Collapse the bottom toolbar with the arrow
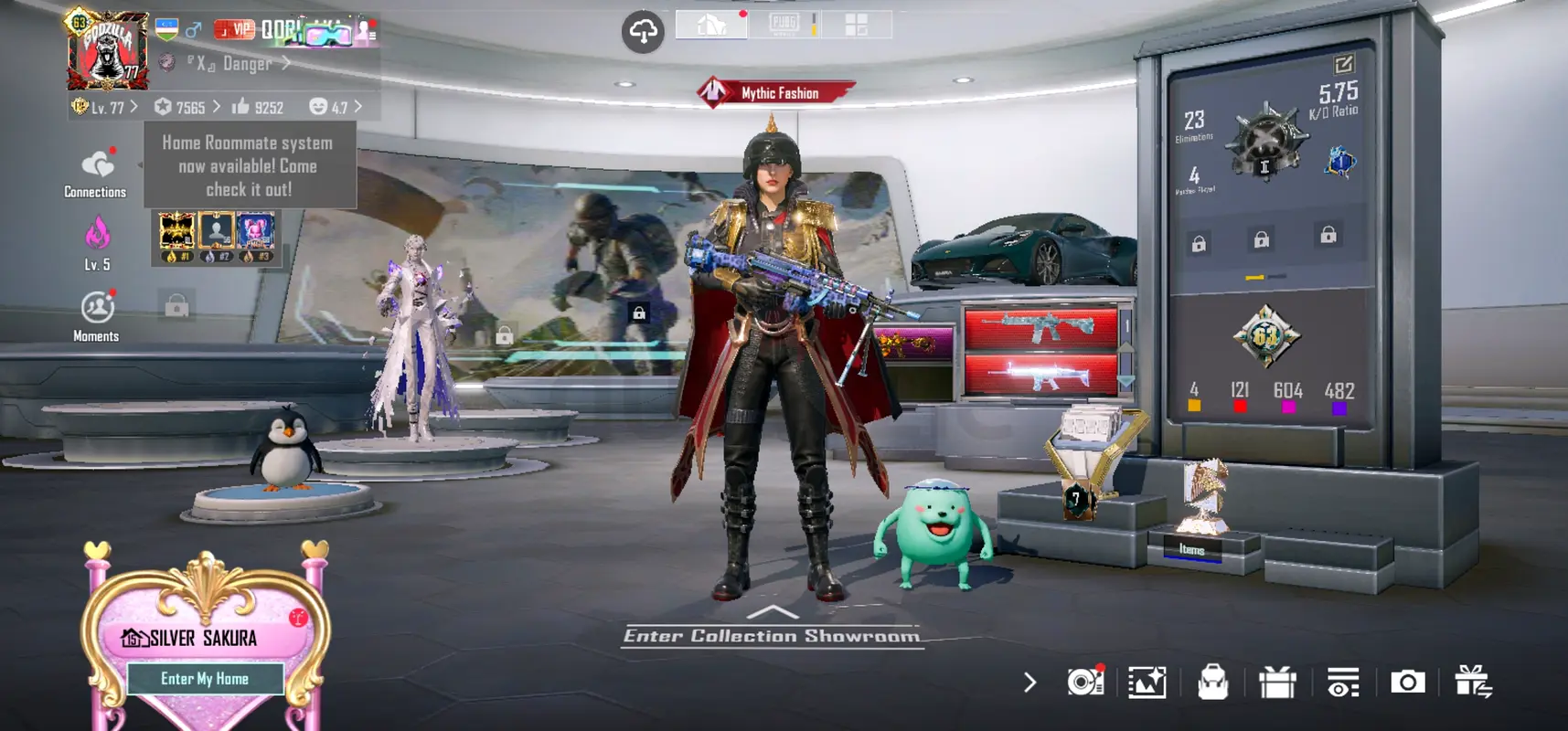The image size is (1568, 731). [1030, 682]
